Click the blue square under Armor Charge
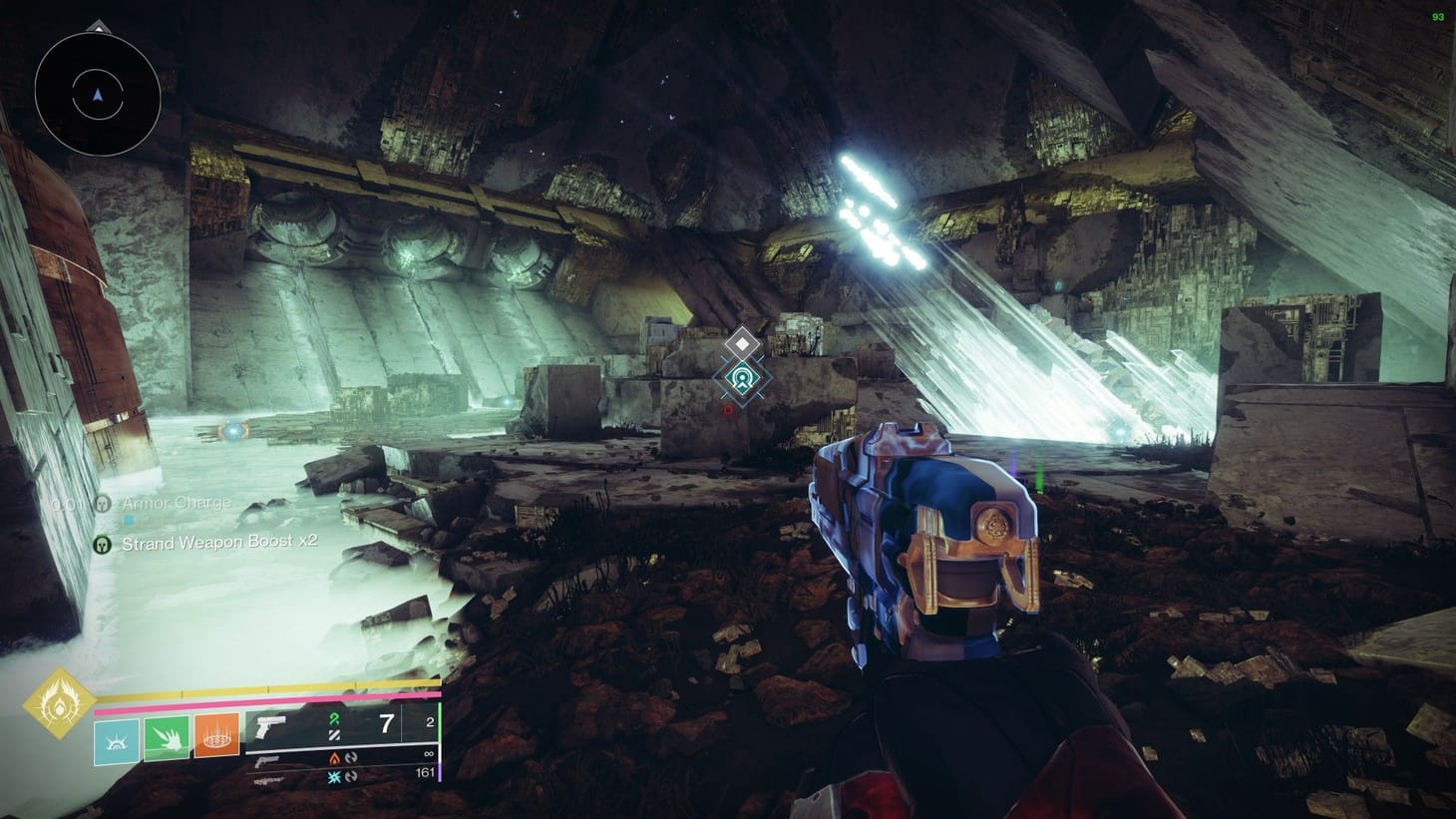 [x=129, y=520]
